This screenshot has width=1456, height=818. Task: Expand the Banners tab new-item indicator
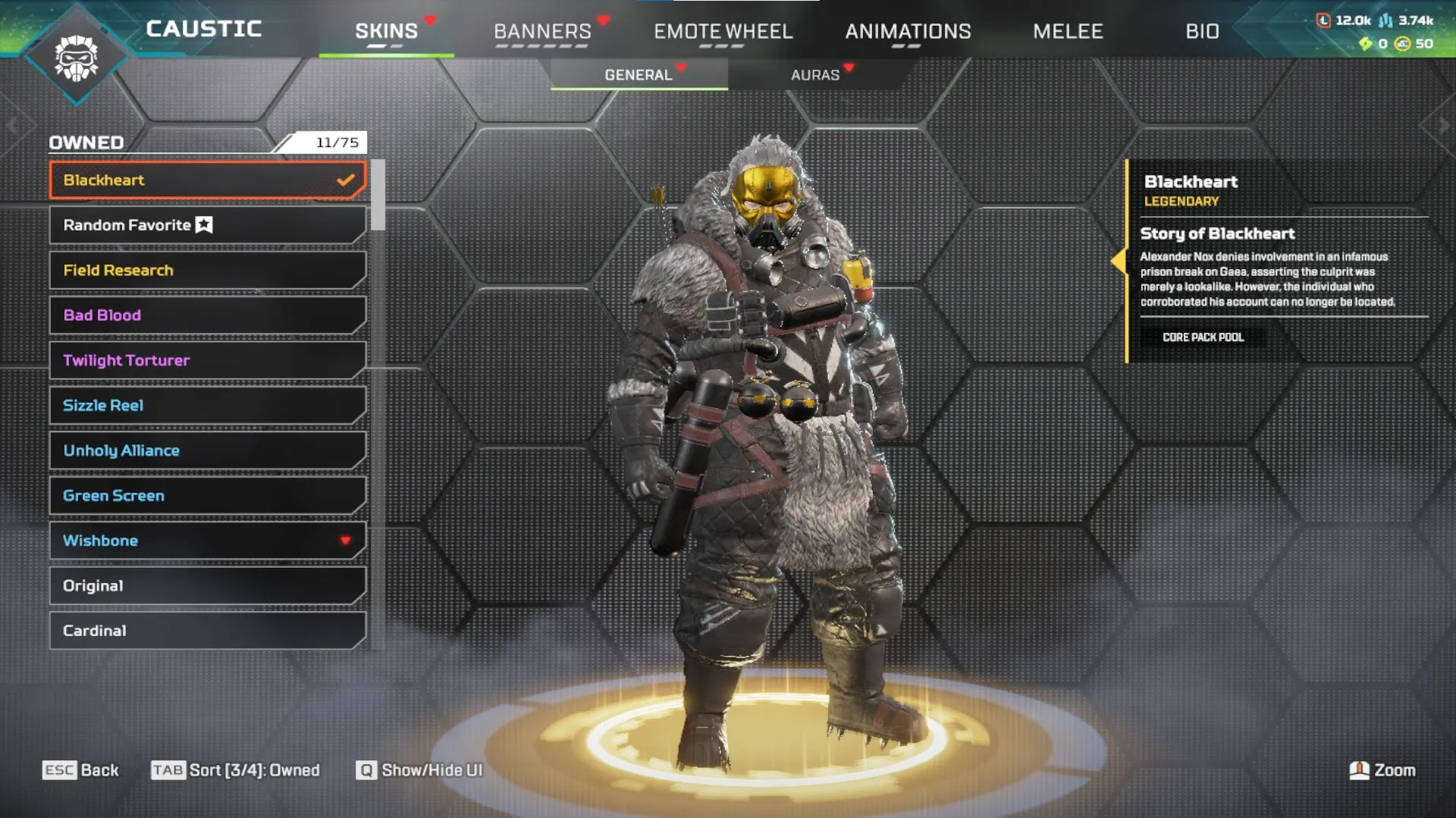point(604,19)
